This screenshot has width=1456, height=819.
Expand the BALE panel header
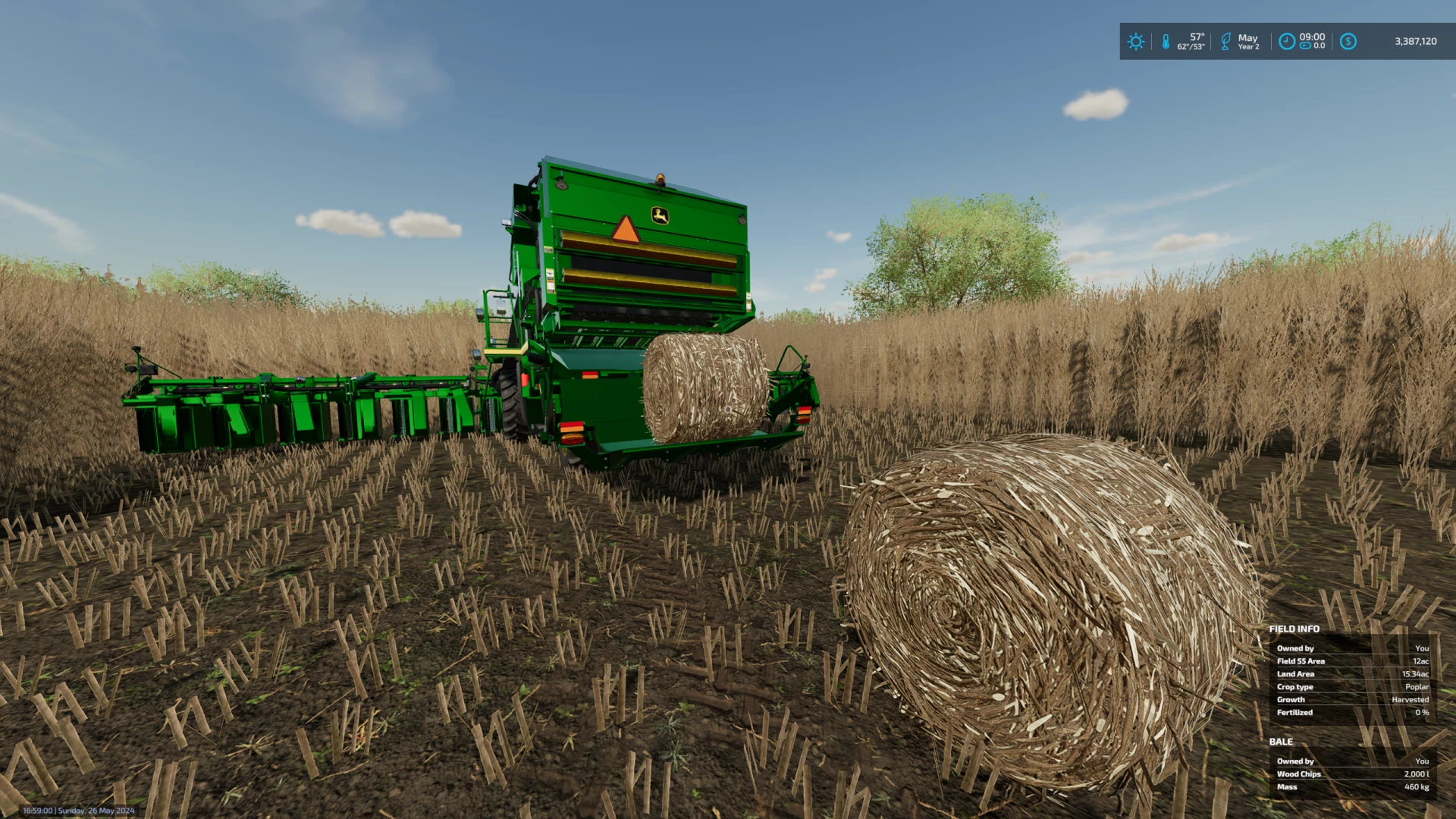pos(1282,742)
